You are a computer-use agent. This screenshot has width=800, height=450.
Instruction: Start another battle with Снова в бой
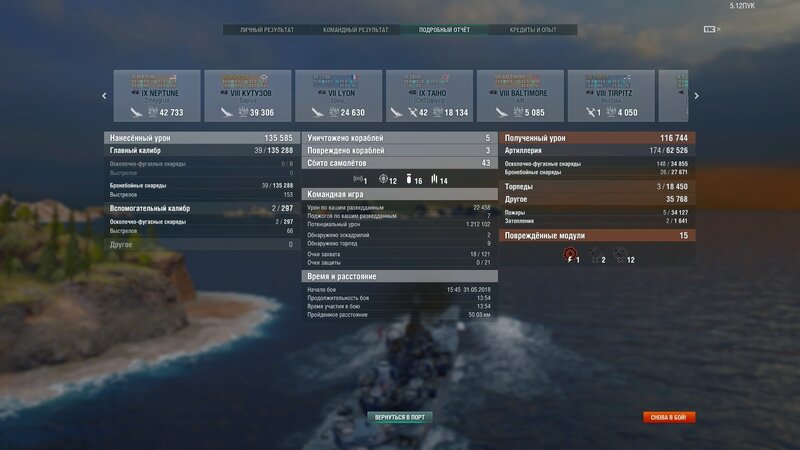669,417
